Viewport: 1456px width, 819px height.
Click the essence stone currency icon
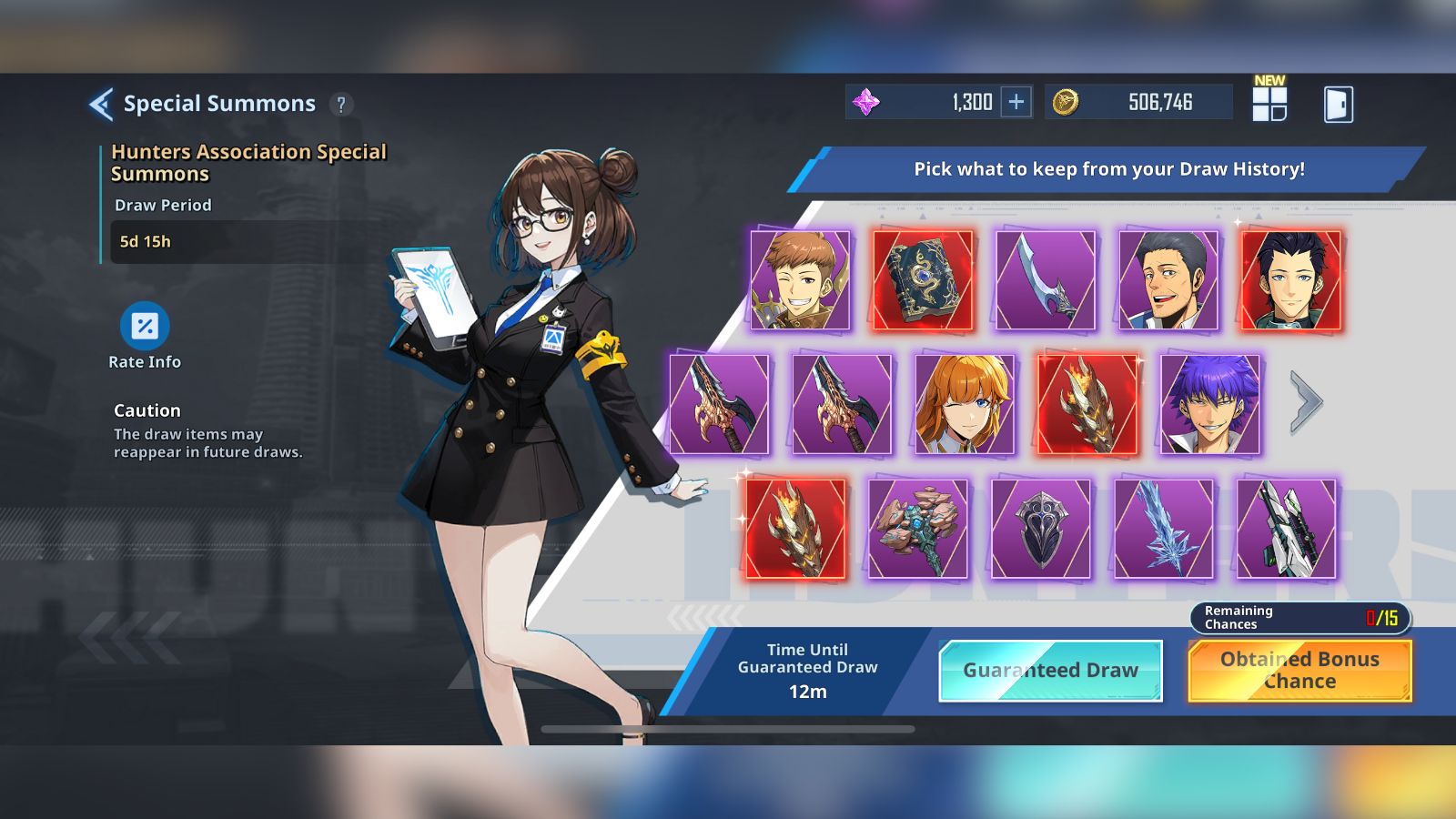tap(867, 102)
